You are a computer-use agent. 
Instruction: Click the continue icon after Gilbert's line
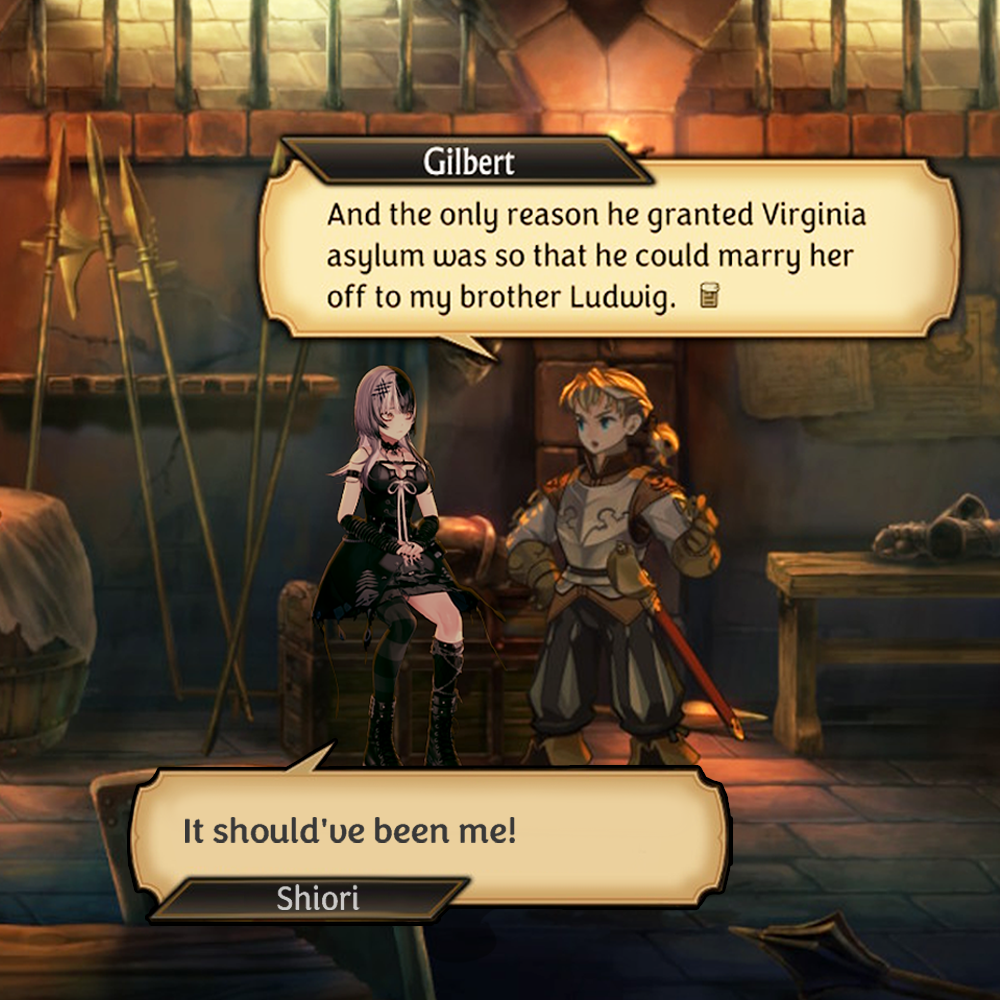coord(711,296)
